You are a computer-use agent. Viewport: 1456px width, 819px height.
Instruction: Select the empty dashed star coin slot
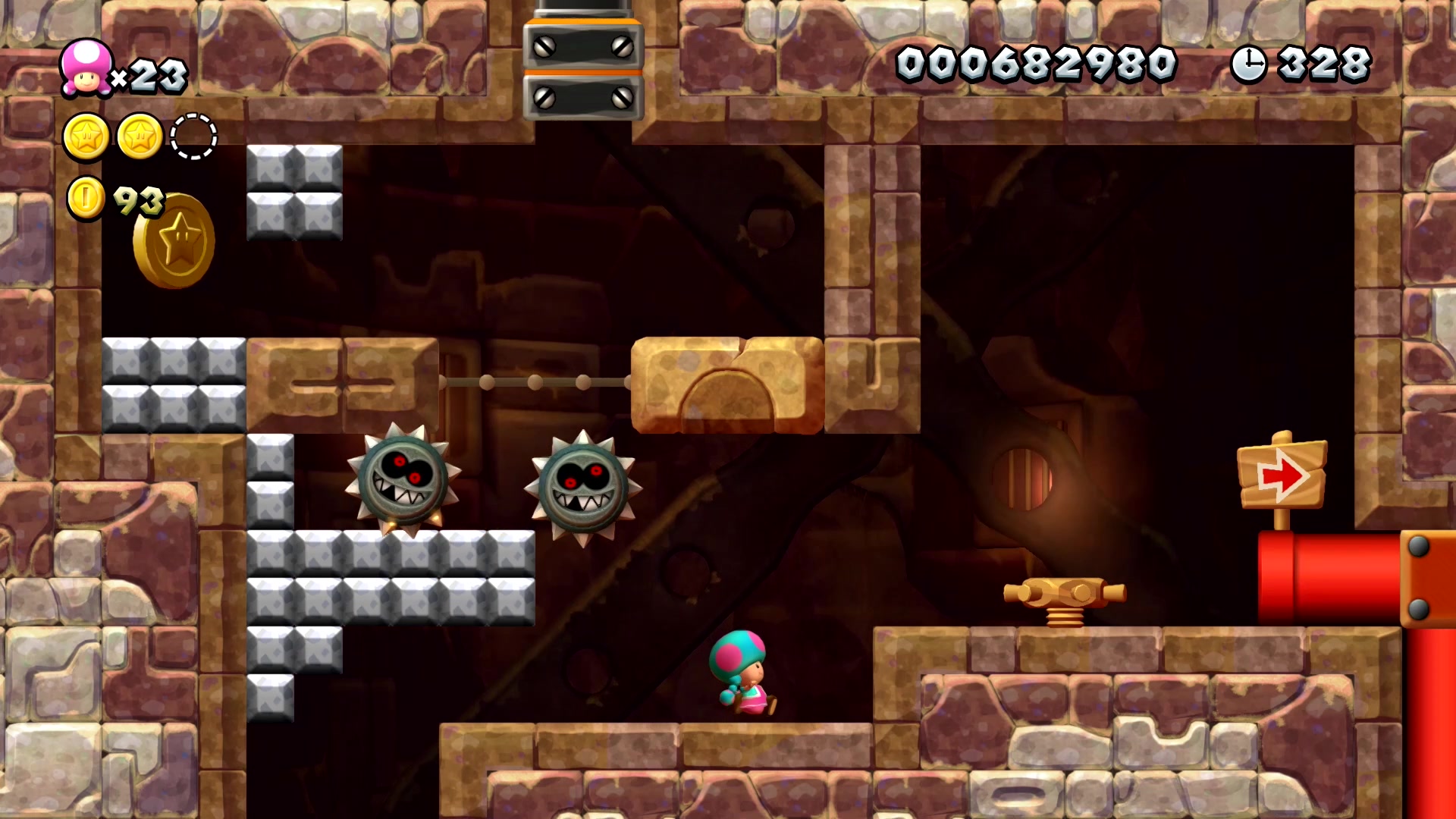tap(193, 136)
